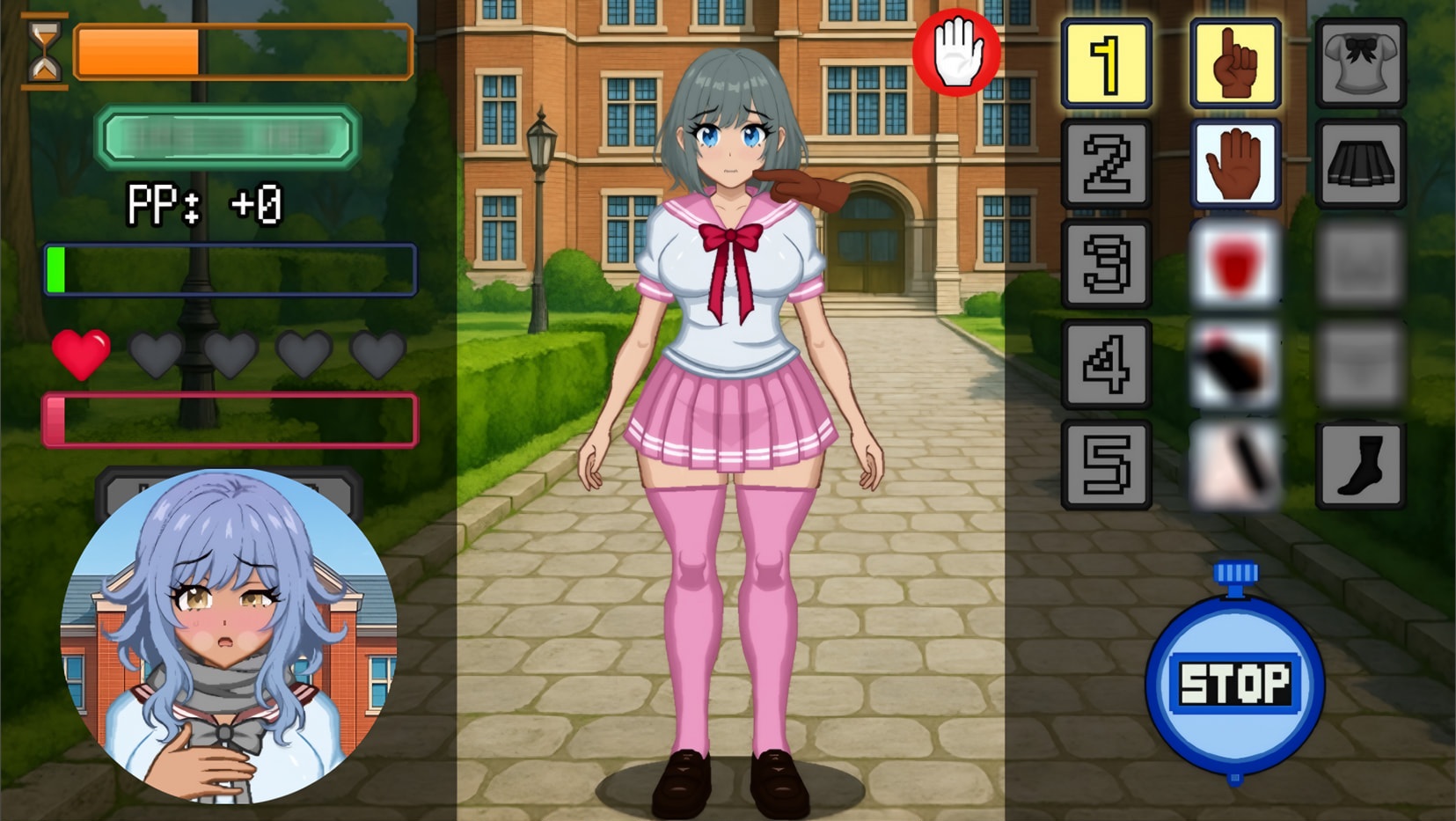1456x821 pixels.
Task: Select number slot 3
Action: (x=1106, y=264)
